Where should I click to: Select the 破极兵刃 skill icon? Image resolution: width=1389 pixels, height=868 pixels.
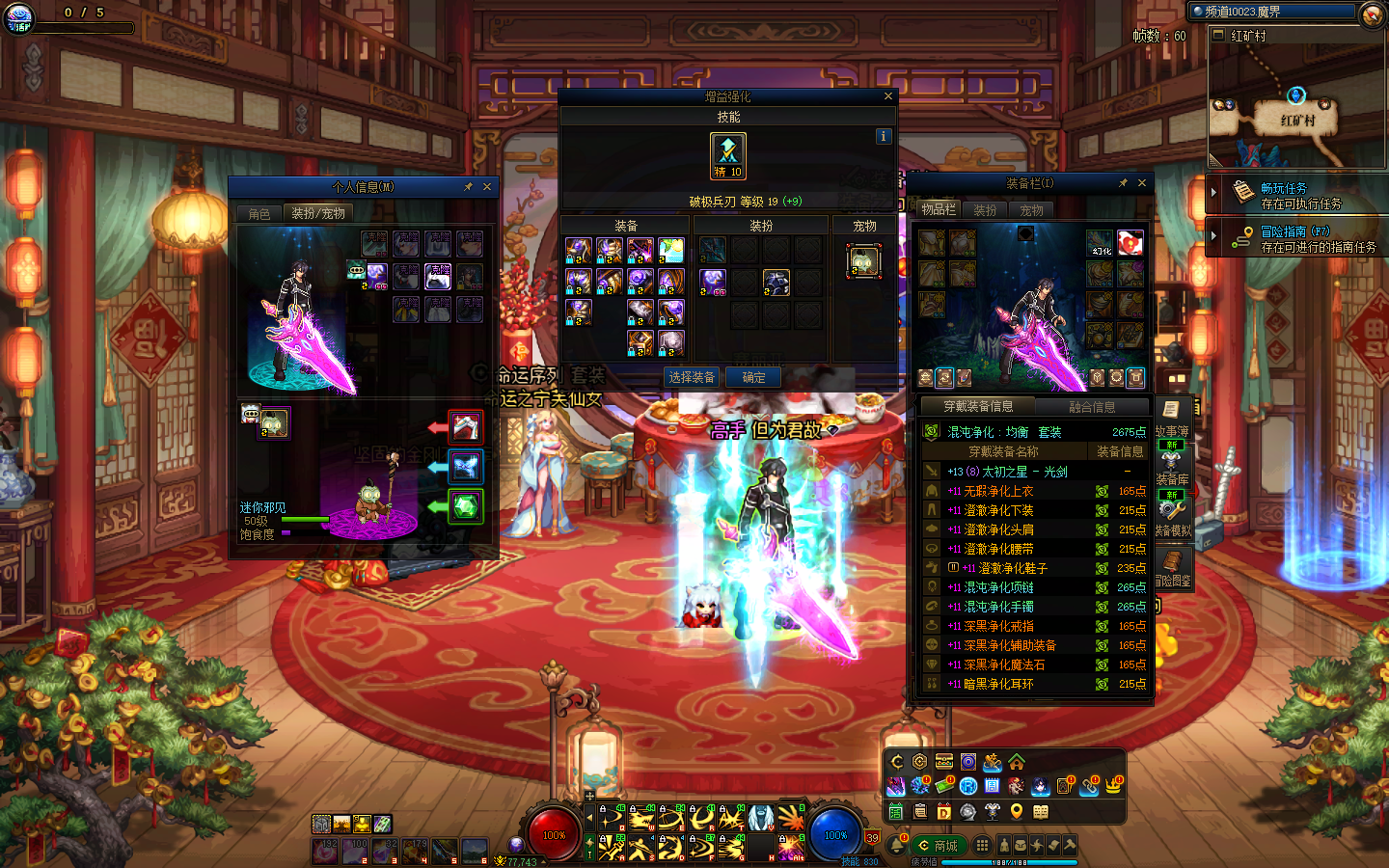tap(728, 156)
